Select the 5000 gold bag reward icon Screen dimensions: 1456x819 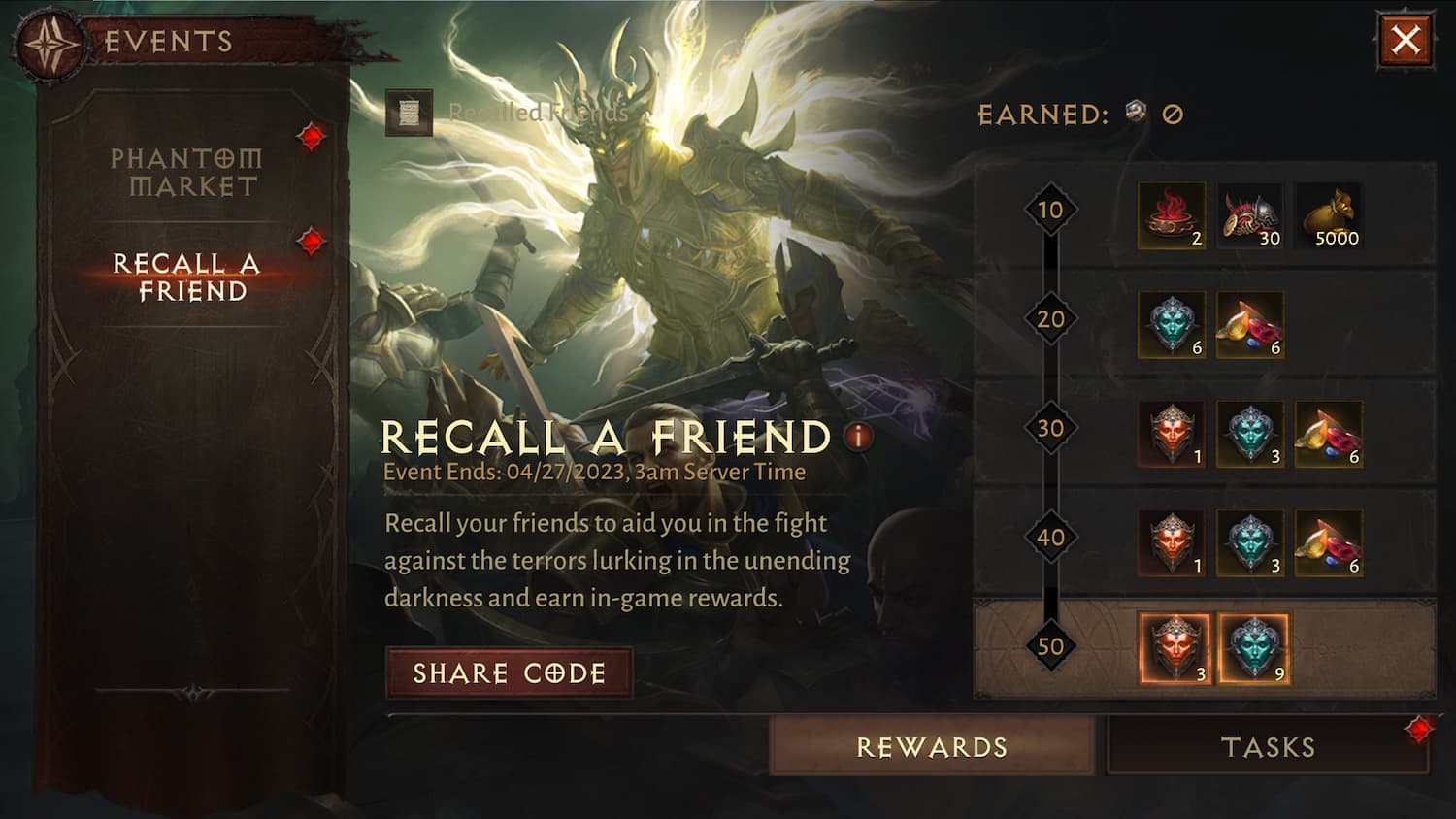[x=1329, y=215]
